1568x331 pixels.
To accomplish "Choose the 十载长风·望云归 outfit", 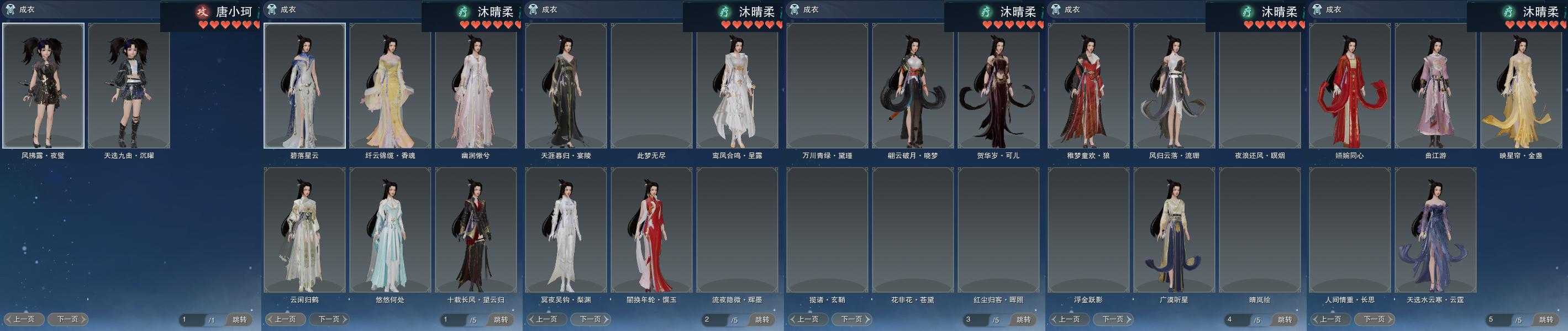I will pyautogui.click(x=475, y=230).
